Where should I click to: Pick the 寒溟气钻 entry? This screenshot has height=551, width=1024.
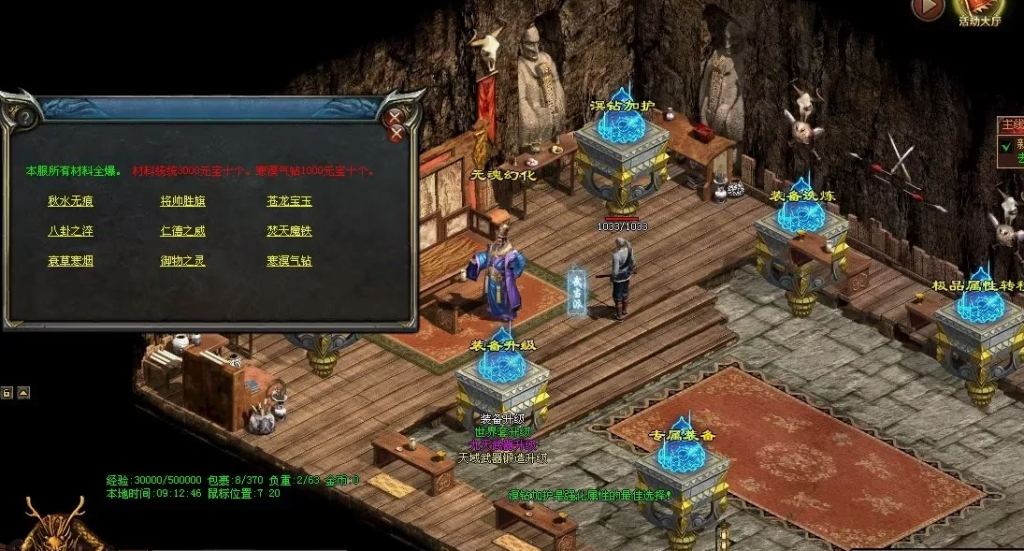(289, 261)
